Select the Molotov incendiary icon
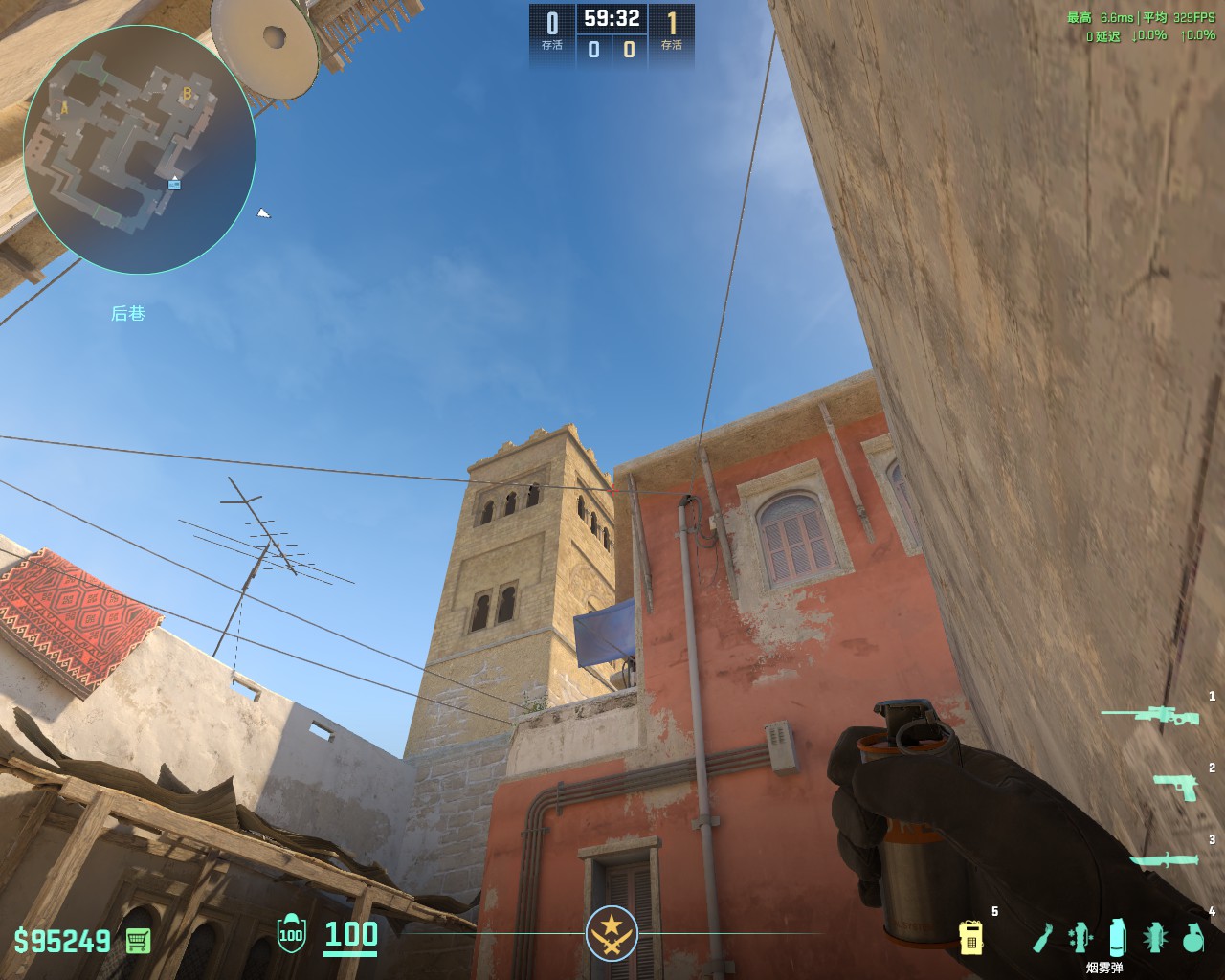The height and width of the screenshot is (980, 1225). point(1043,939)
